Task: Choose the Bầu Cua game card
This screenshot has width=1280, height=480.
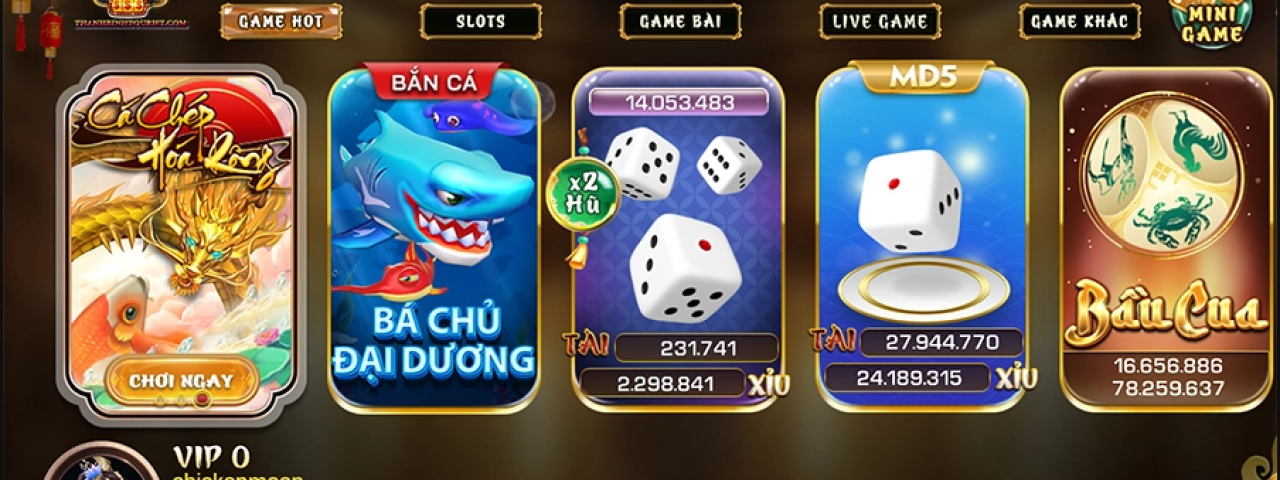Action: click(1165, 240)
